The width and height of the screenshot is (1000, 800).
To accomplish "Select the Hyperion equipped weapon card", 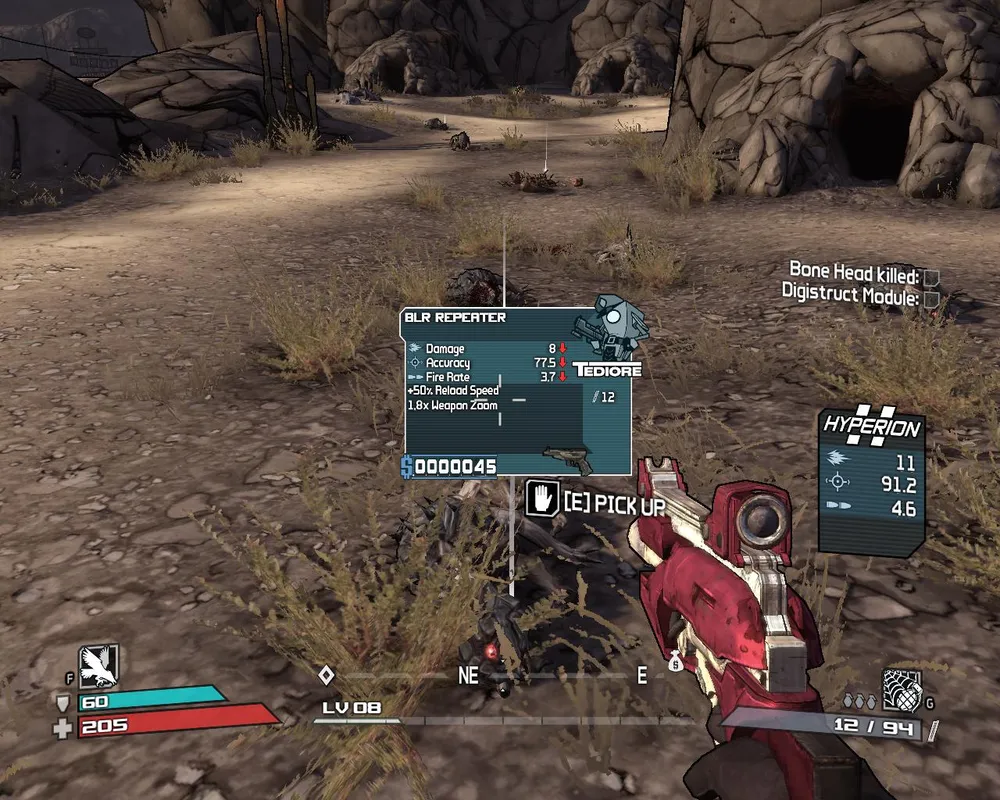I will 869,481.
